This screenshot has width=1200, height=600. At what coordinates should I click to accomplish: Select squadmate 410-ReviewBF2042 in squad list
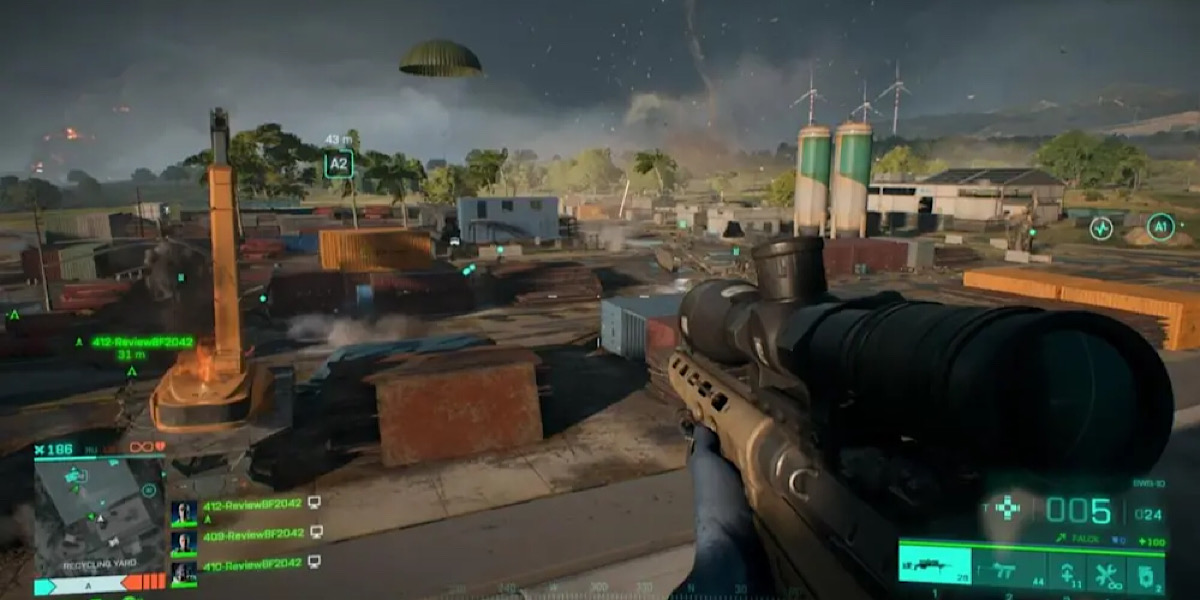(252, 563)
